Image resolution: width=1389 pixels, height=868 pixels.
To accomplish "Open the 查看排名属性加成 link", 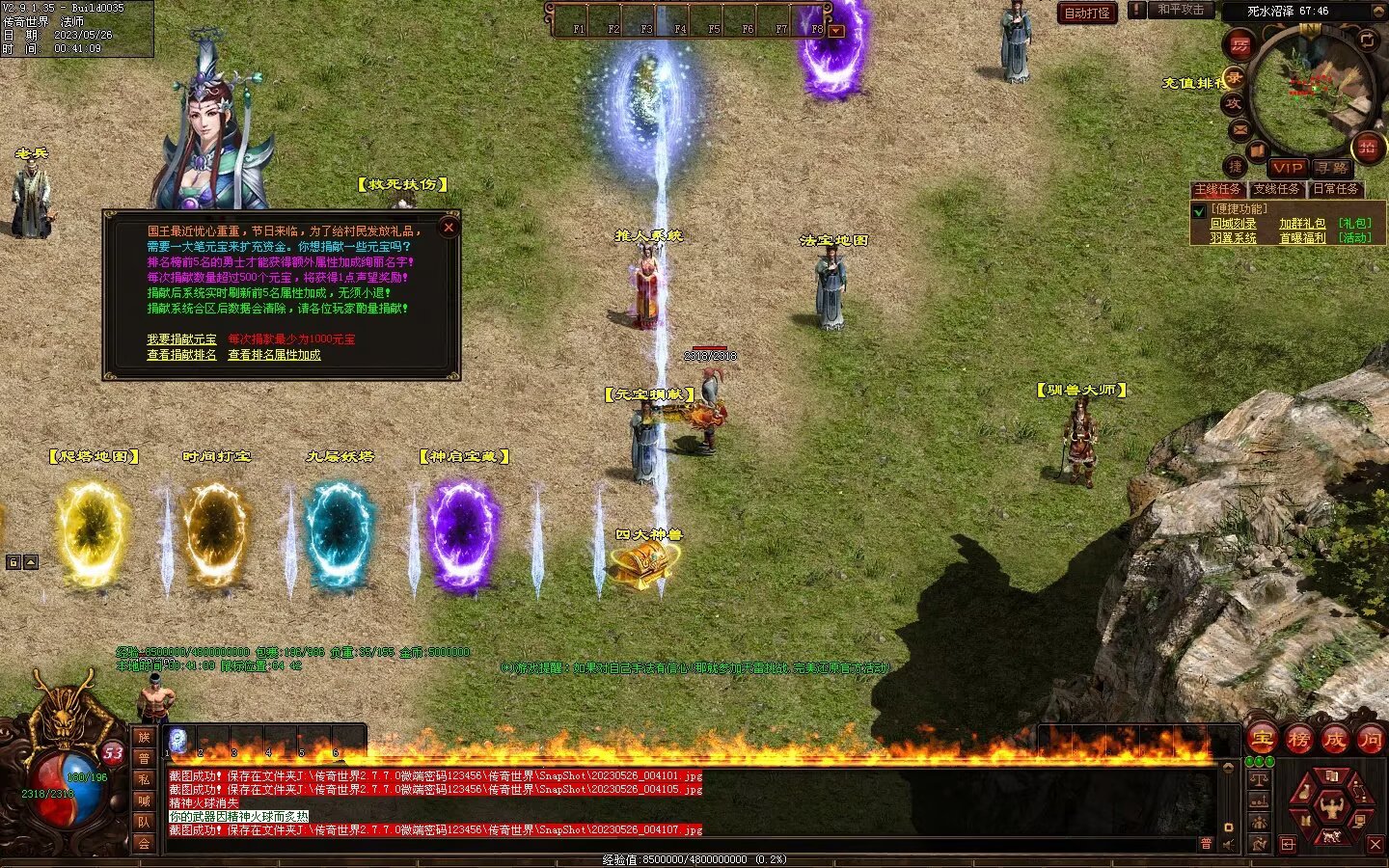I will pyautogui.click(x=274, y=355).
